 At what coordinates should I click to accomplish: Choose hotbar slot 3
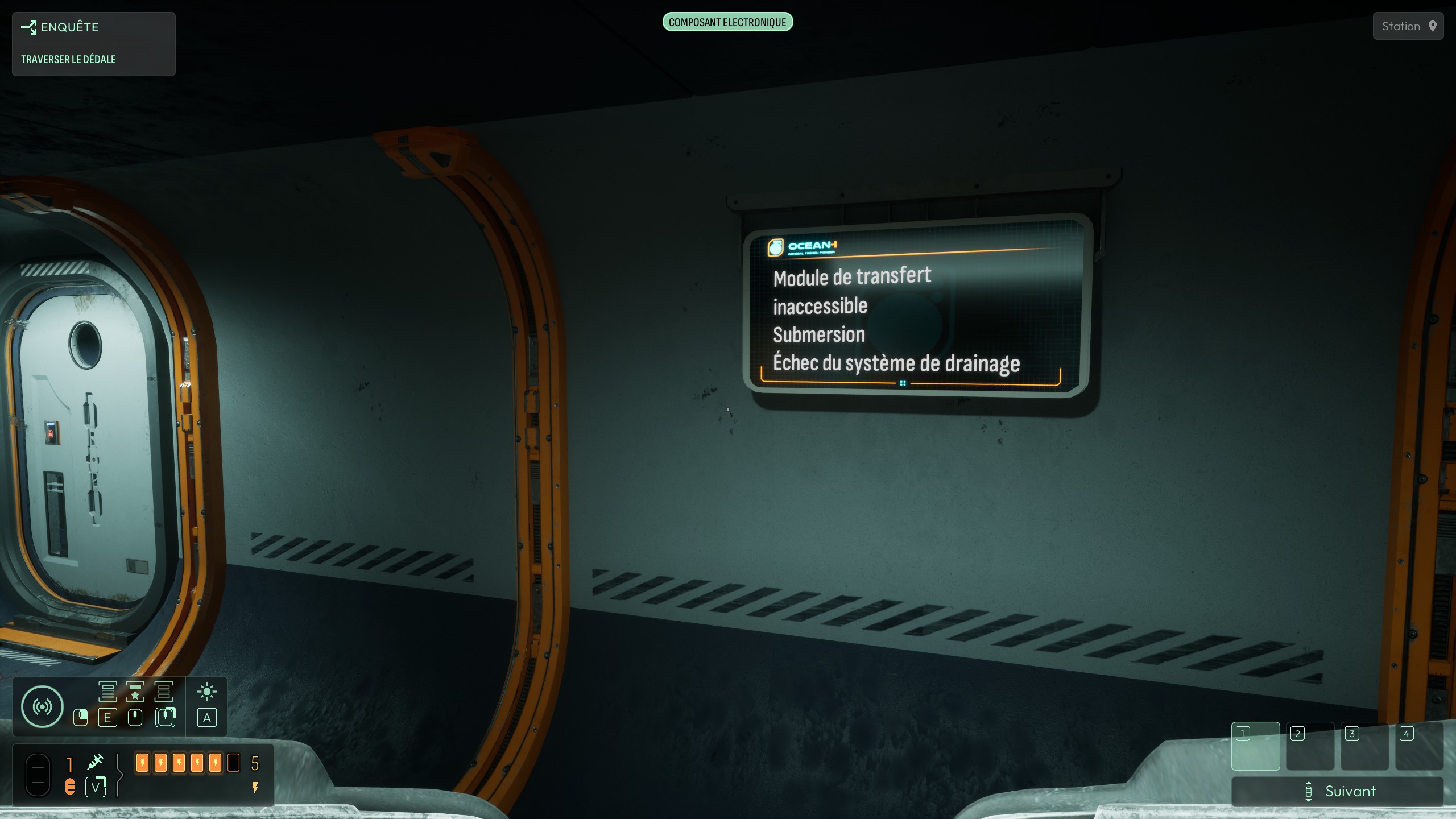[x=1364, y=746]
